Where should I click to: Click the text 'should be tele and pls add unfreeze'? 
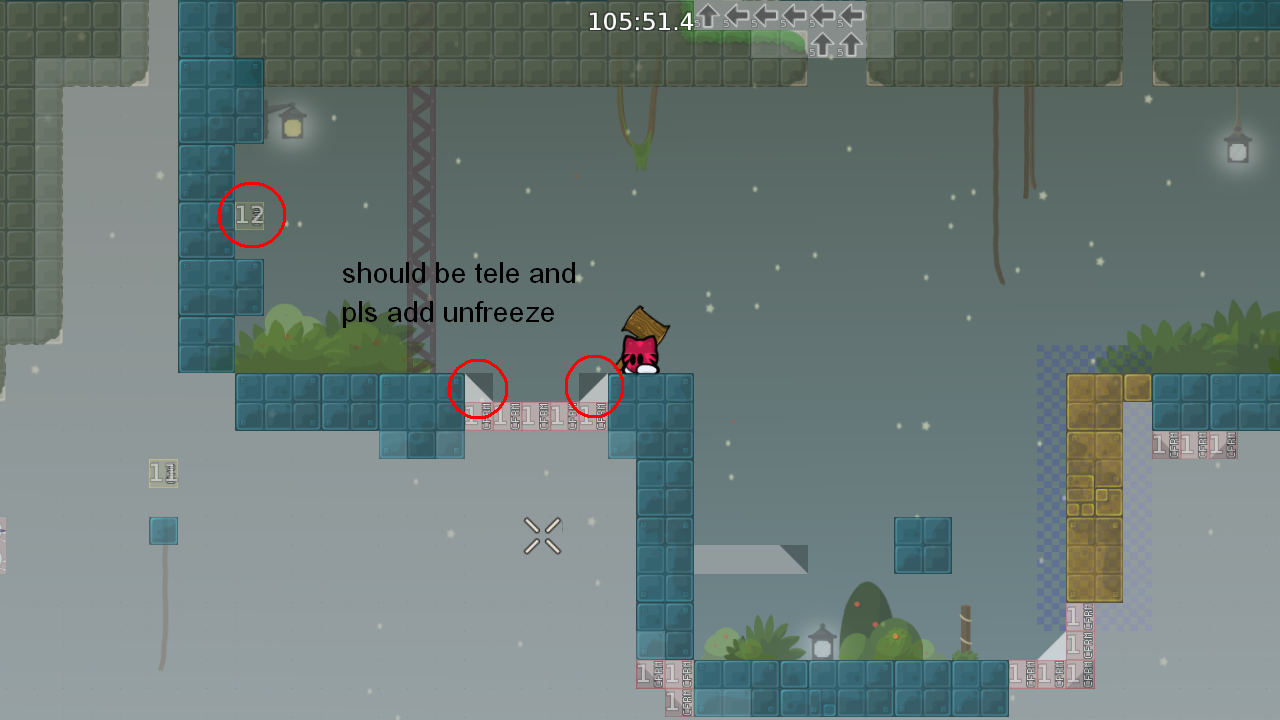pos(459,292)
